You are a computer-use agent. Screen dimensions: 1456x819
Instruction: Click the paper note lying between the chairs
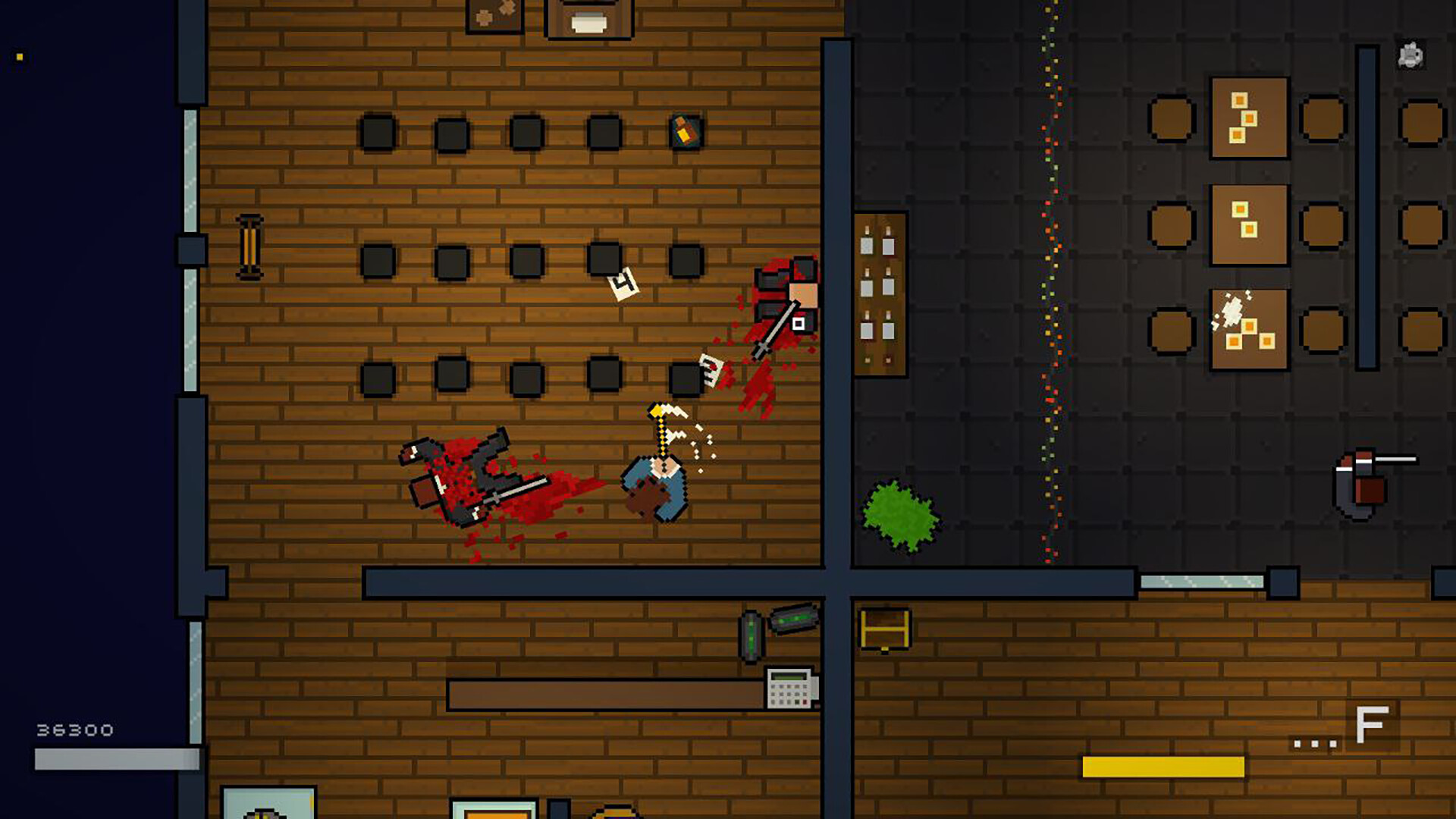click(x=623, y=284)
